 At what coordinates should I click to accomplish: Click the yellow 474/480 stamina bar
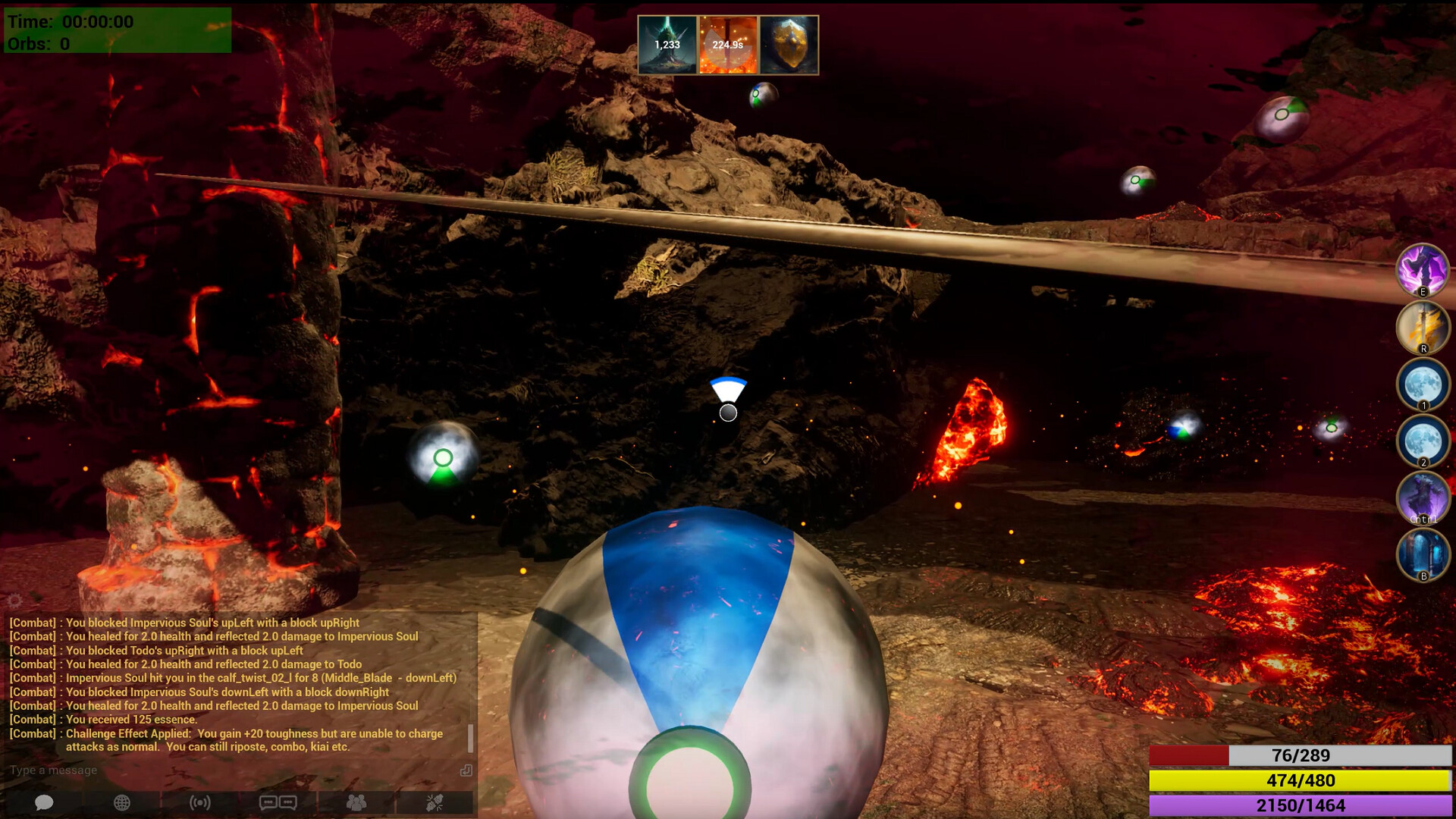click(x=1302, y=781)
